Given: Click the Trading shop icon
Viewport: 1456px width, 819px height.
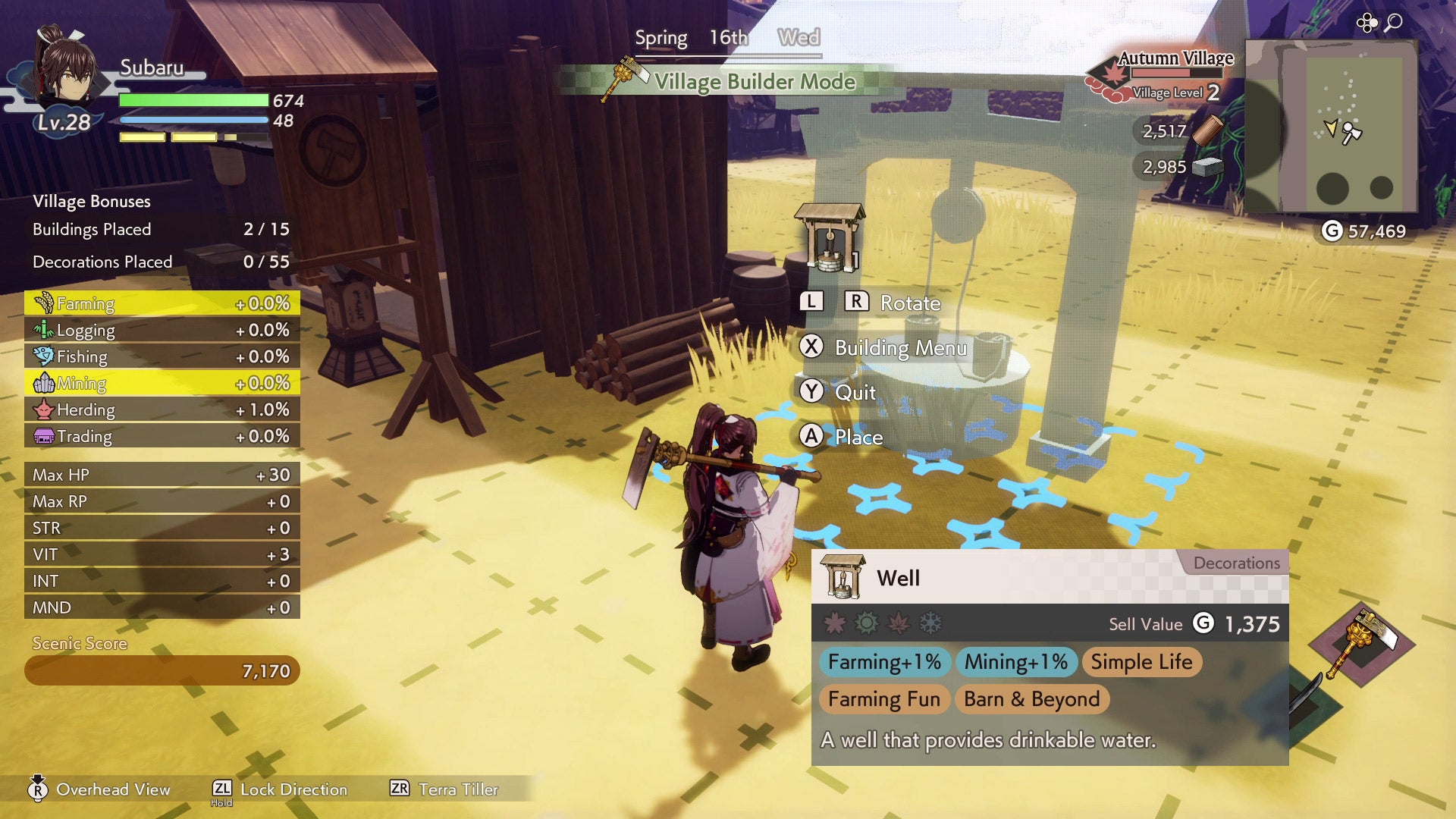Looking at the screenshot, I should 43,435.
